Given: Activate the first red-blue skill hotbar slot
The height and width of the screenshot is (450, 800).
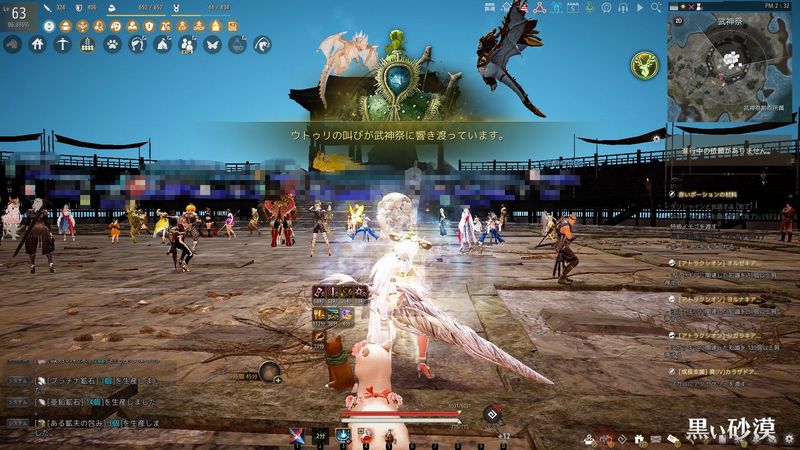Looking at the screenshot, I should [x=297, y=435].
